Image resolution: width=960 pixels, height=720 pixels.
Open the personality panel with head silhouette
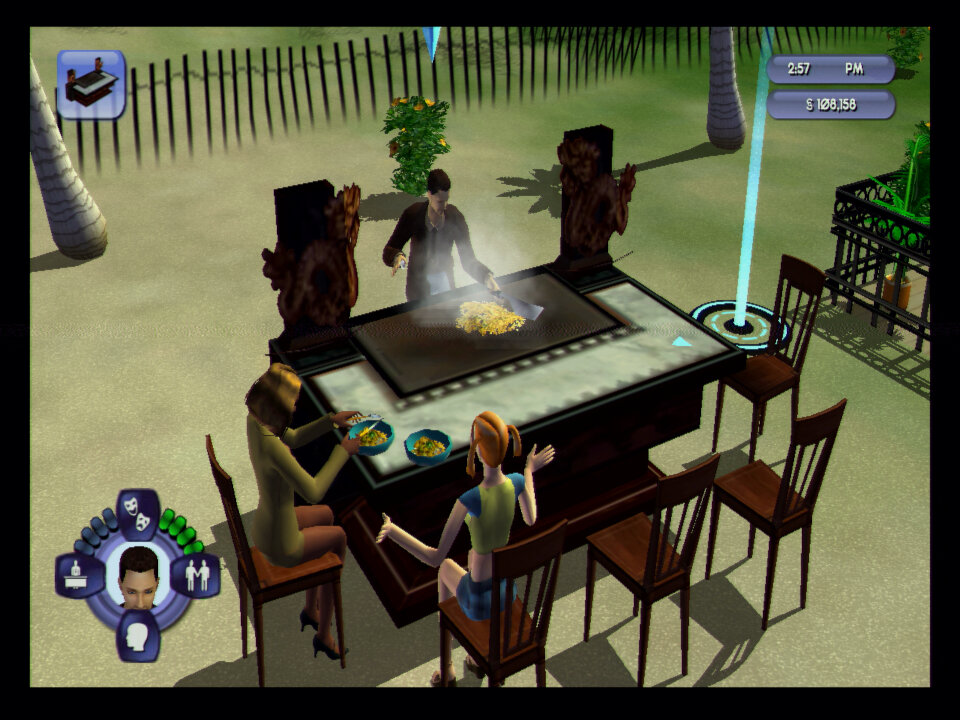pyautogui.click(x=138, y=635)
